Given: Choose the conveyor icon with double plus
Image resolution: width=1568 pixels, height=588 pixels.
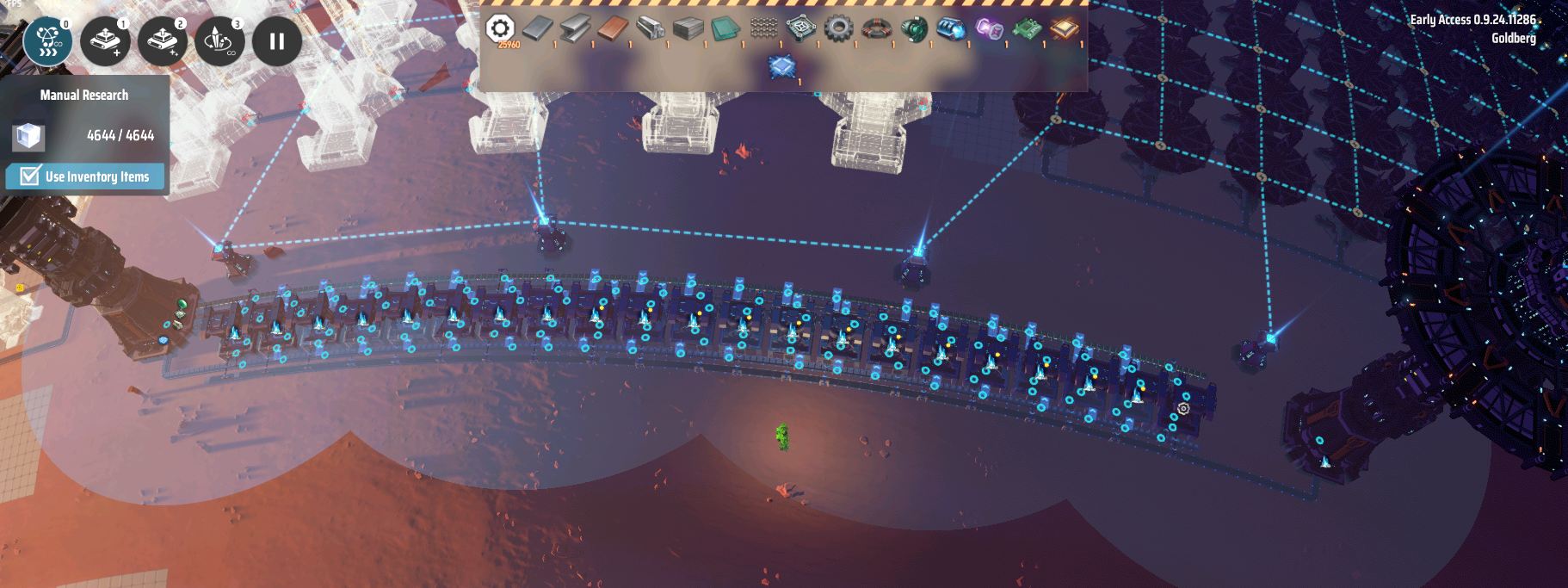Looking at the screenshot, I should (x=163, y=40).
